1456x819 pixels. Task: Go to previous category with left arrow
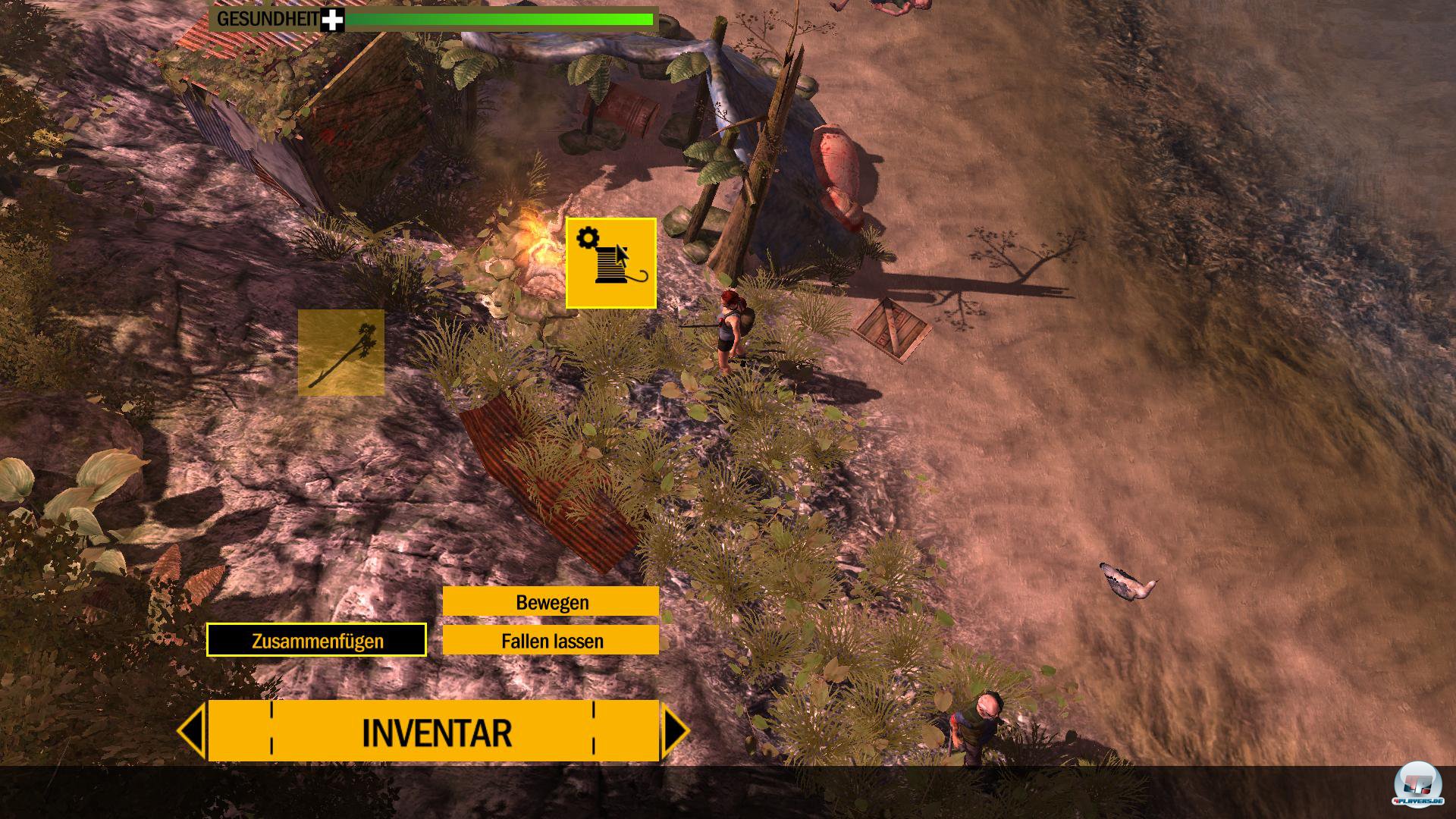pos(192,732)
